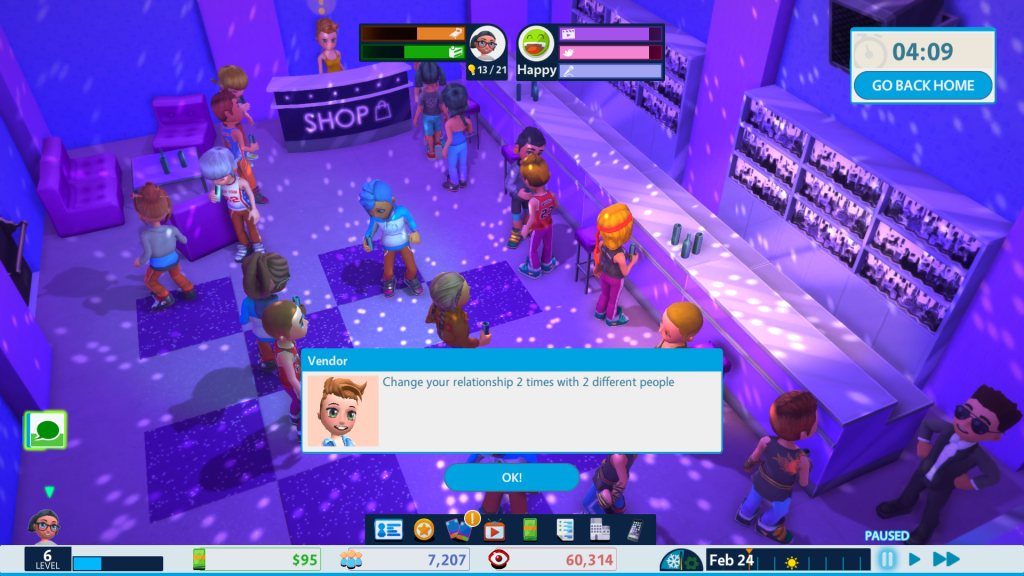Screen dimensions: 1024x576
Task: Click the Go Back Home button
Action: (x=922, y=86)
